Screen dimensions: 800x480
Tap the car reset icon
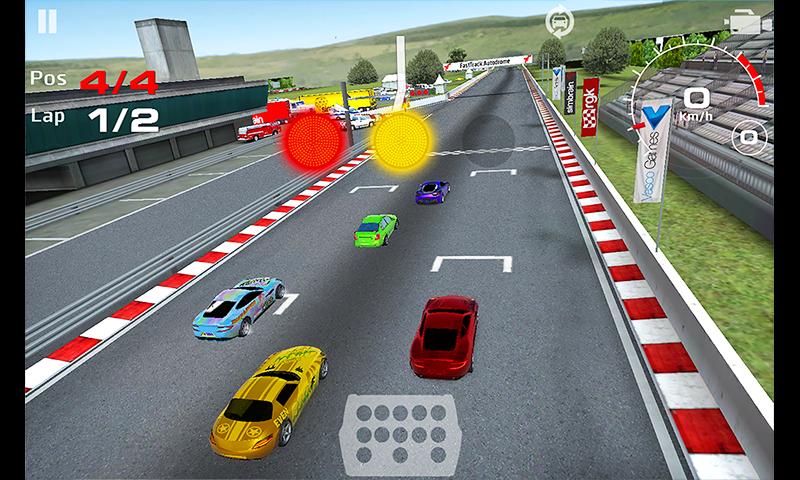tap(558, 21)
